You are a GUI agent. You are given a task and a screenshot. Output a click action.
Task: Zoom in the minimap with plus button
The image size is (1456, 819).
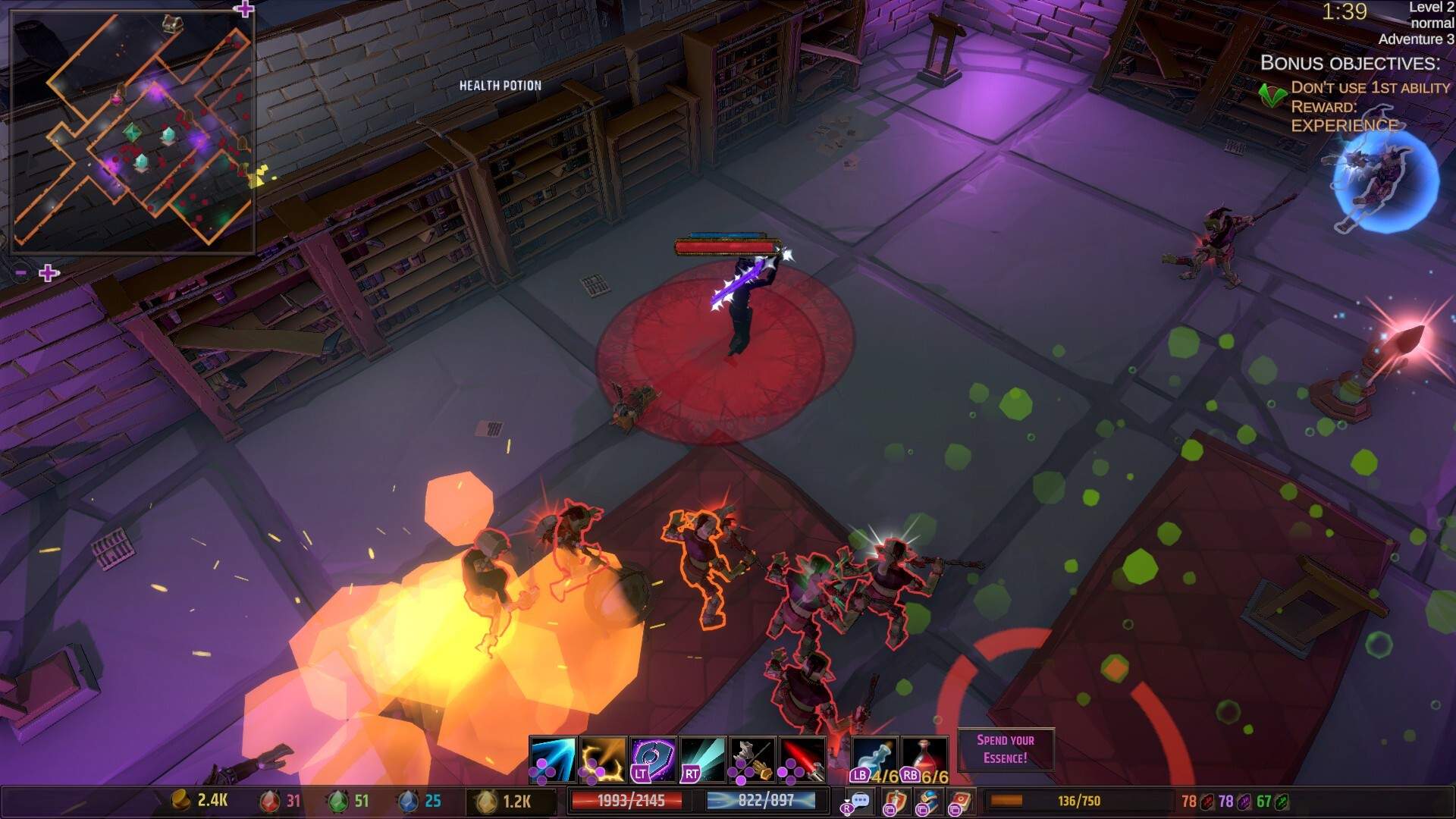49,273
